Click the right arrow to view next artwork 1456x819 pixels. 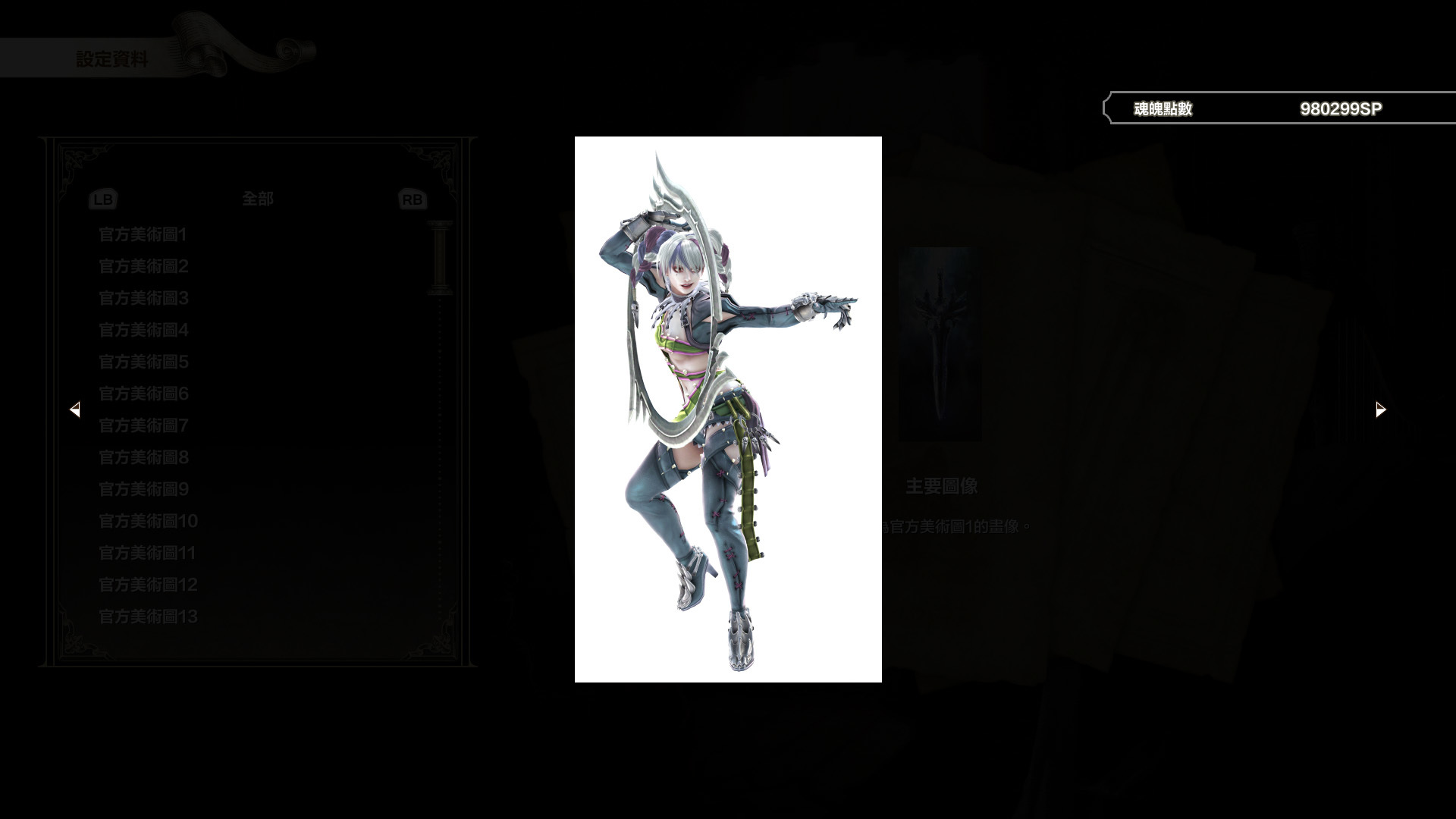coord(1379,409)
